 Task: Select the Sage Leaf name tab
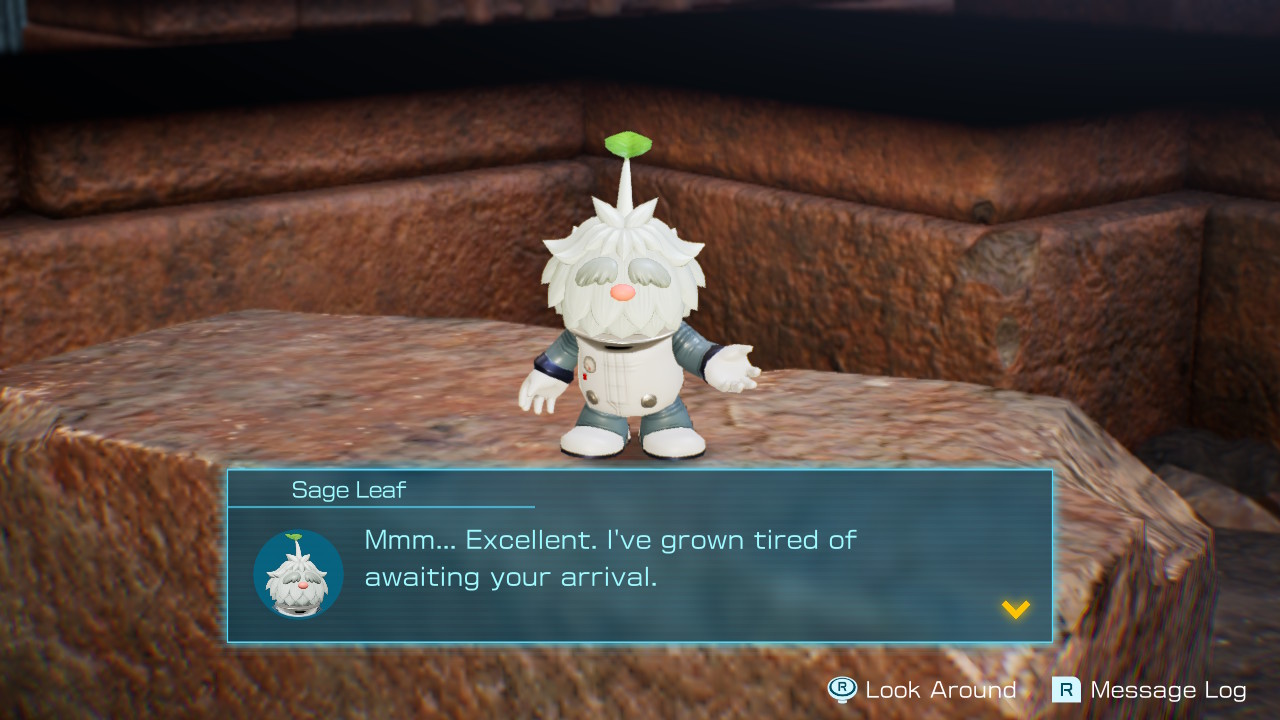[348, 490]
